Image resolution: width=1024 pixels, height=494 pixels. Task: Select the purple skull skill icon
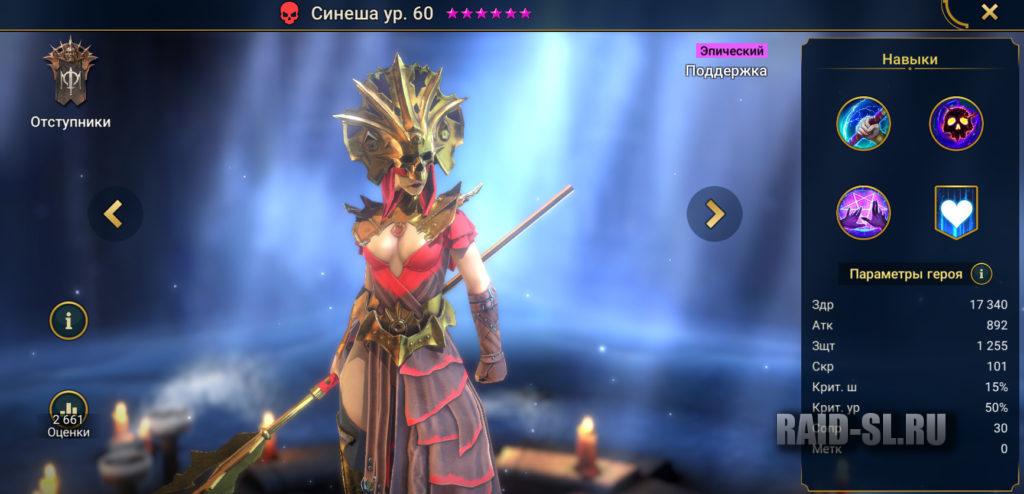tap(956, 124)
